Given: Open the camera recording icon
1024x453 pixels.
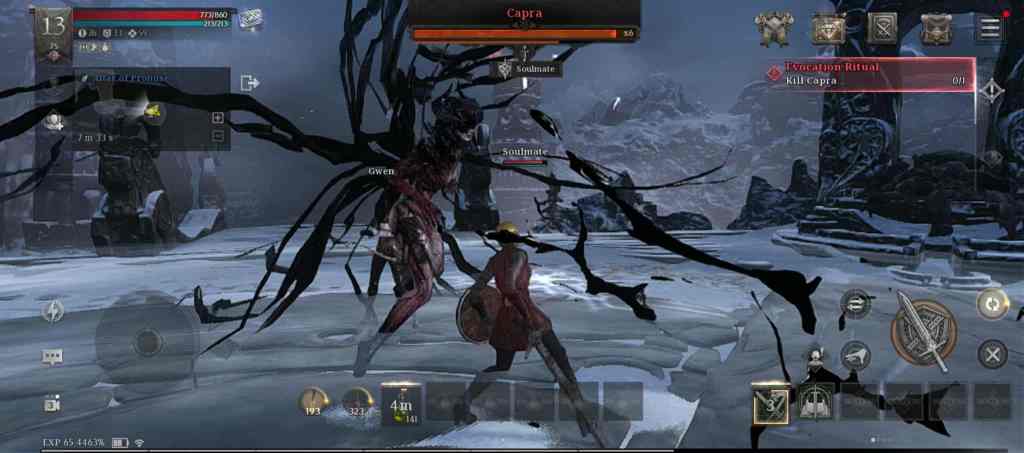Looking at the screenshot, I should click(x=52, y=403).
